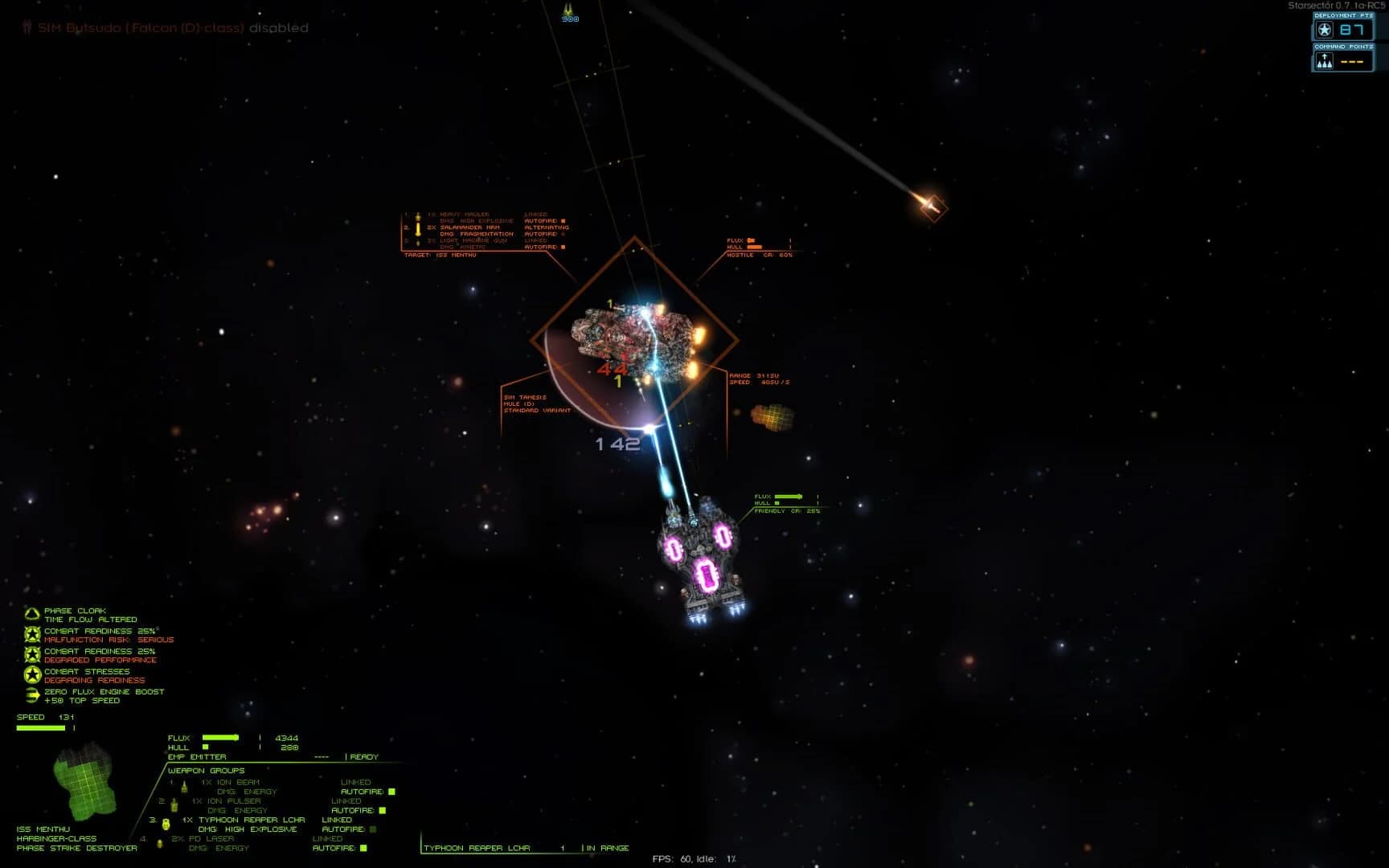Click the Zero Flux Engine Boost arrow icon
The image size is (1389, 868).
tap(32, 694)
